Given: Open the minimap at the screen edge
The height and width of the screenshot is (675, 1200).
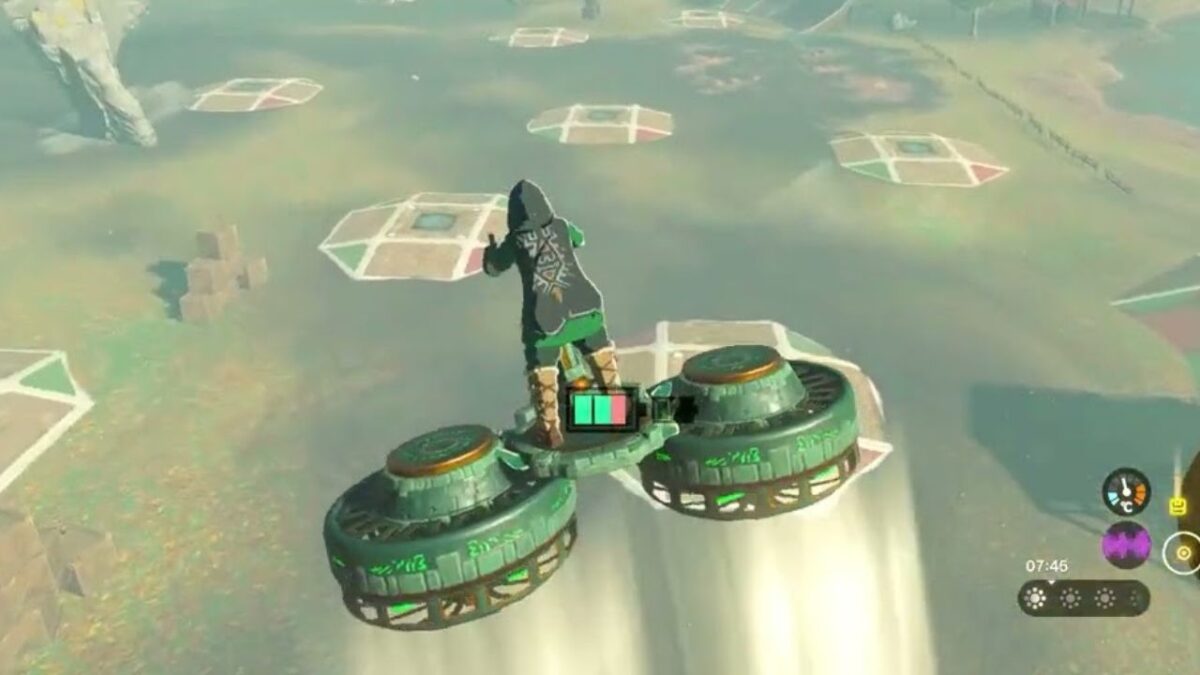Looking at the screenshot, I should pos(1183,551).
